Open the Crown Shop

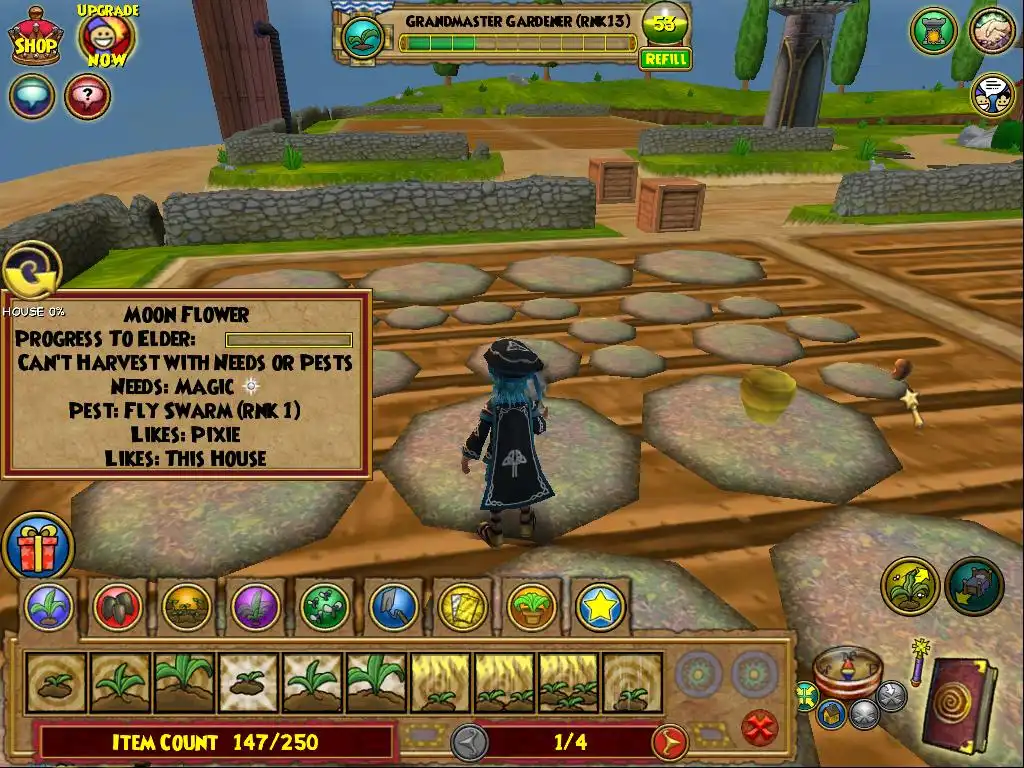[x=34, y=37]
